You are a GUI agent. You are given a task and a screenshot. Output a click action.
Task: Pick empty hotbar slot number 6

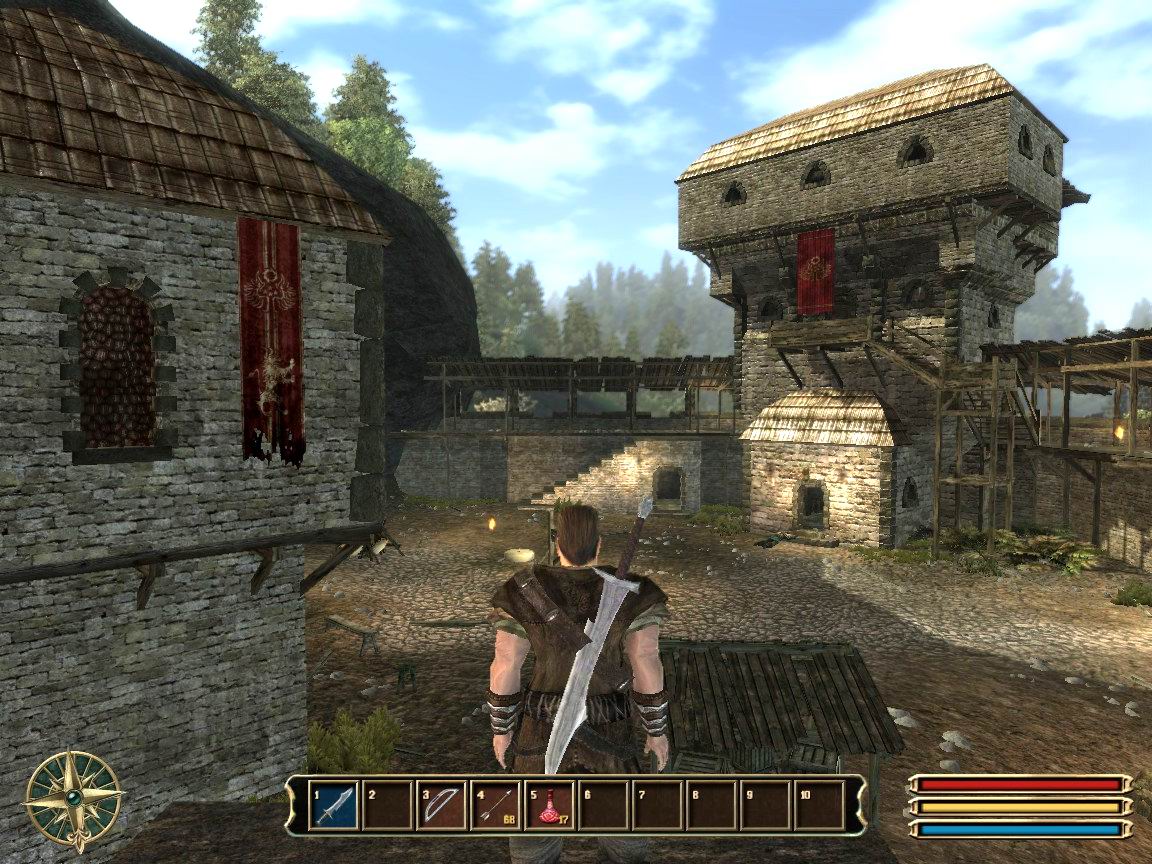603,805
